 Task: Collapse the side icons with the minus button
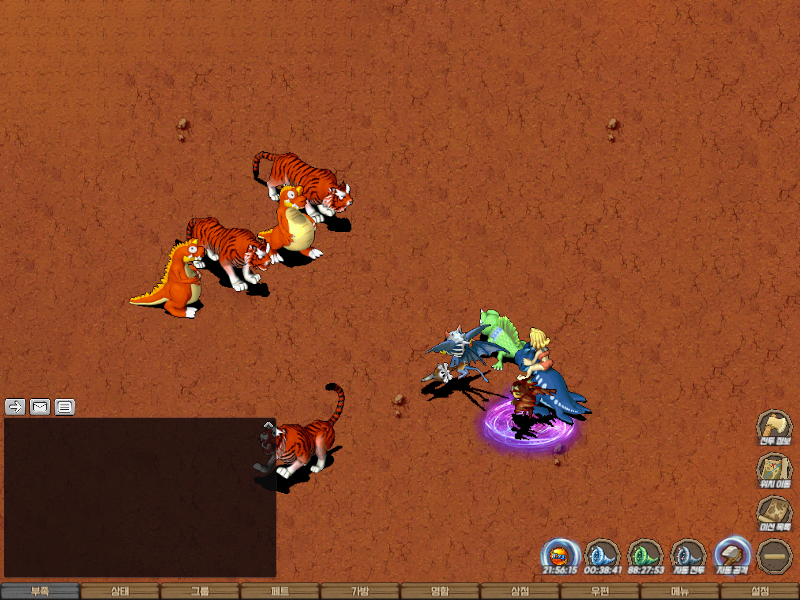pyautogui.click(x=774, y=554)
